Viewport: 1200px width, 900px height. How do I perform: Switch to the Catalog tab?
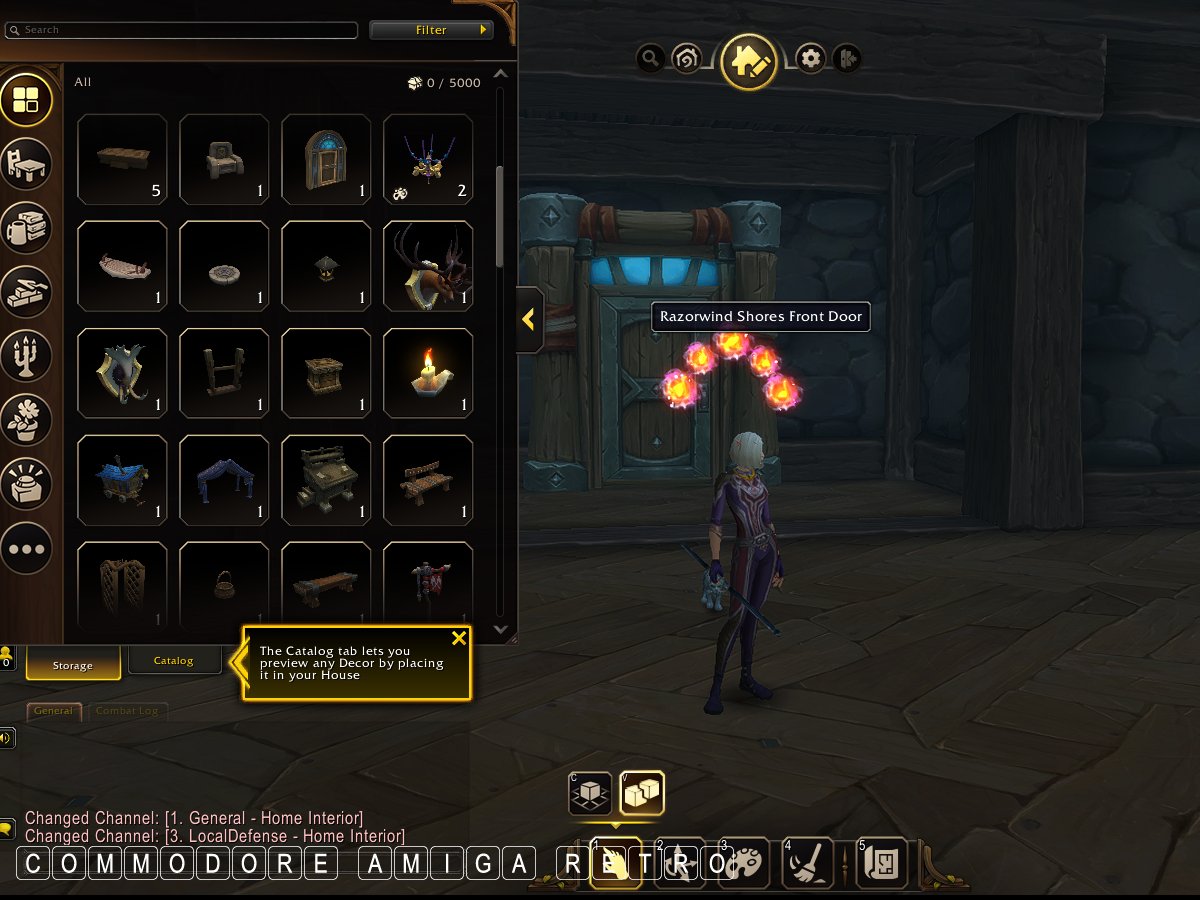click(x=174, y=660)
